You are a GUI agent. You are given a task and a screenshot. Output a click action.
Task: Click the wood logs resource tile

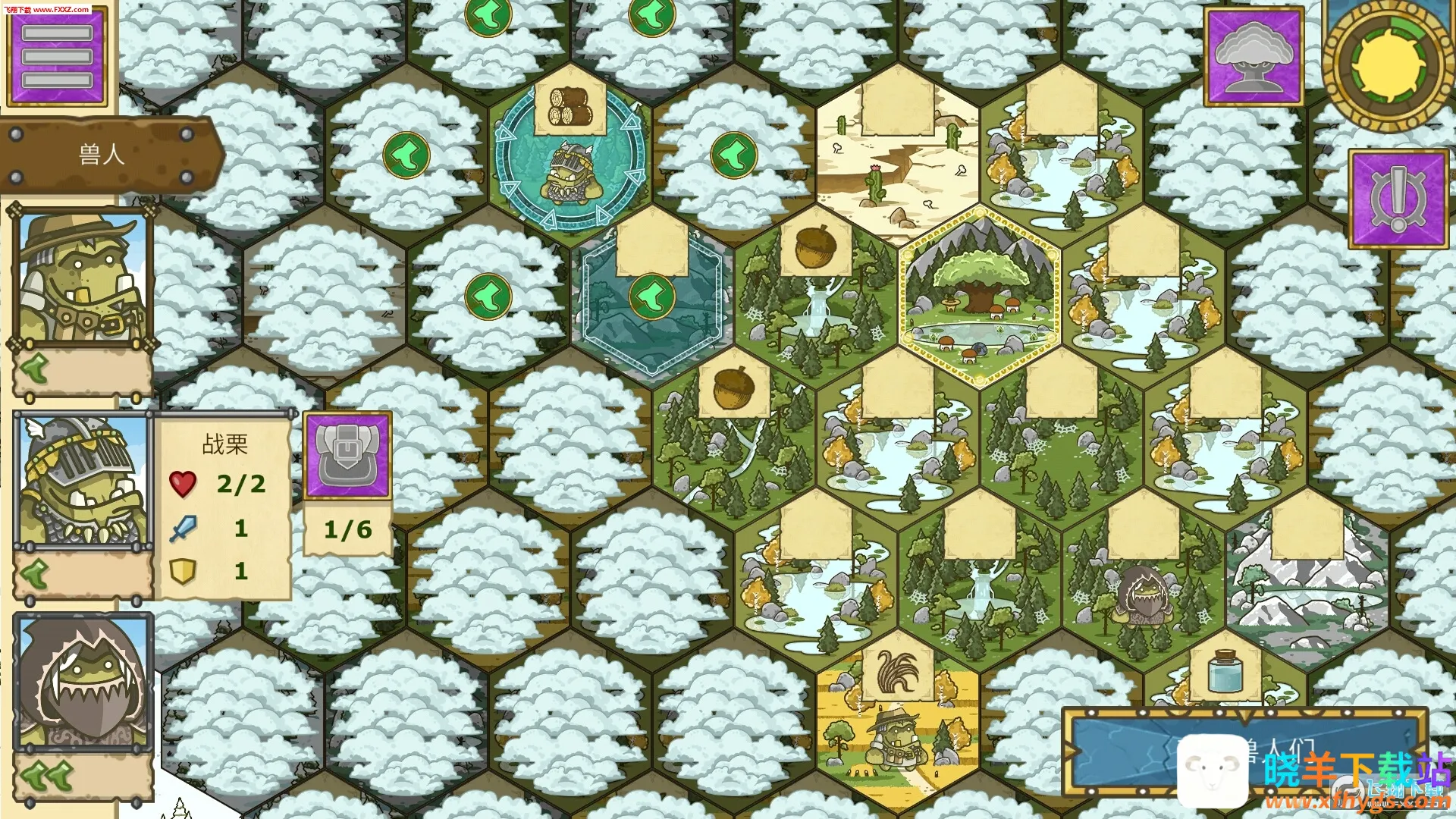coord(570,108)
